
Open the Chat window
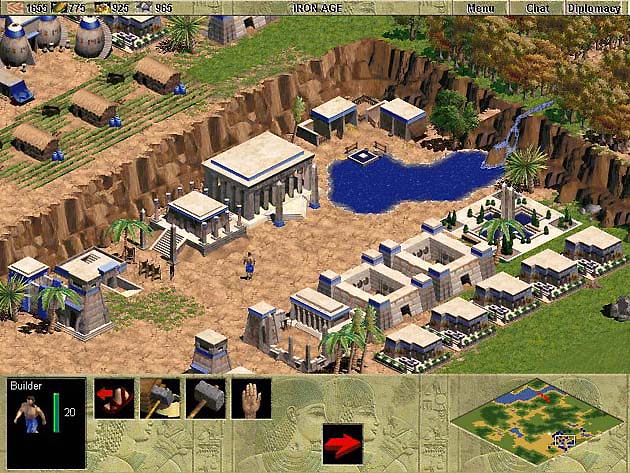point(537,8)
